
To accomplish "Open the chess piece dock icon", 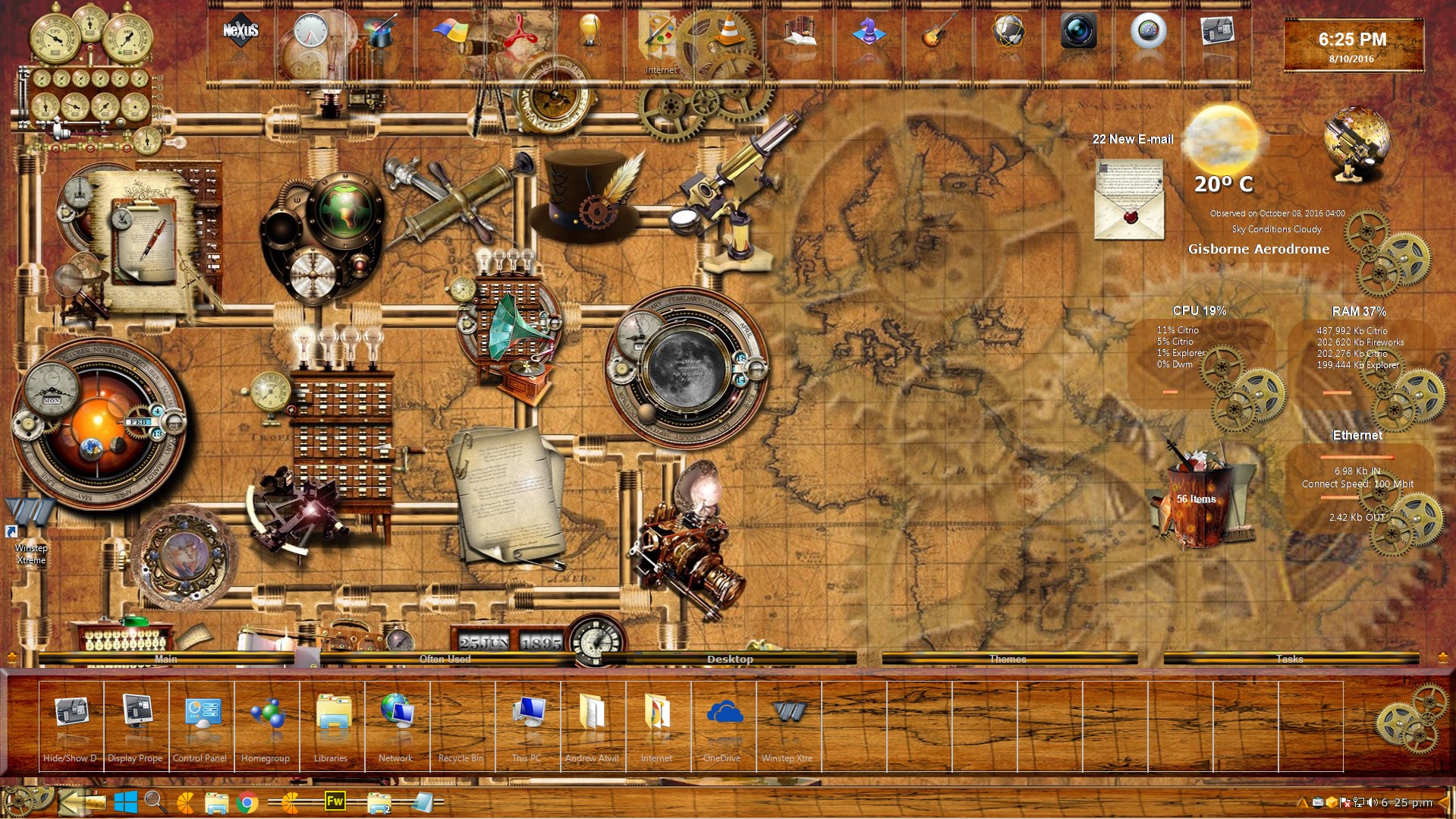I will [x=869, y=32].
